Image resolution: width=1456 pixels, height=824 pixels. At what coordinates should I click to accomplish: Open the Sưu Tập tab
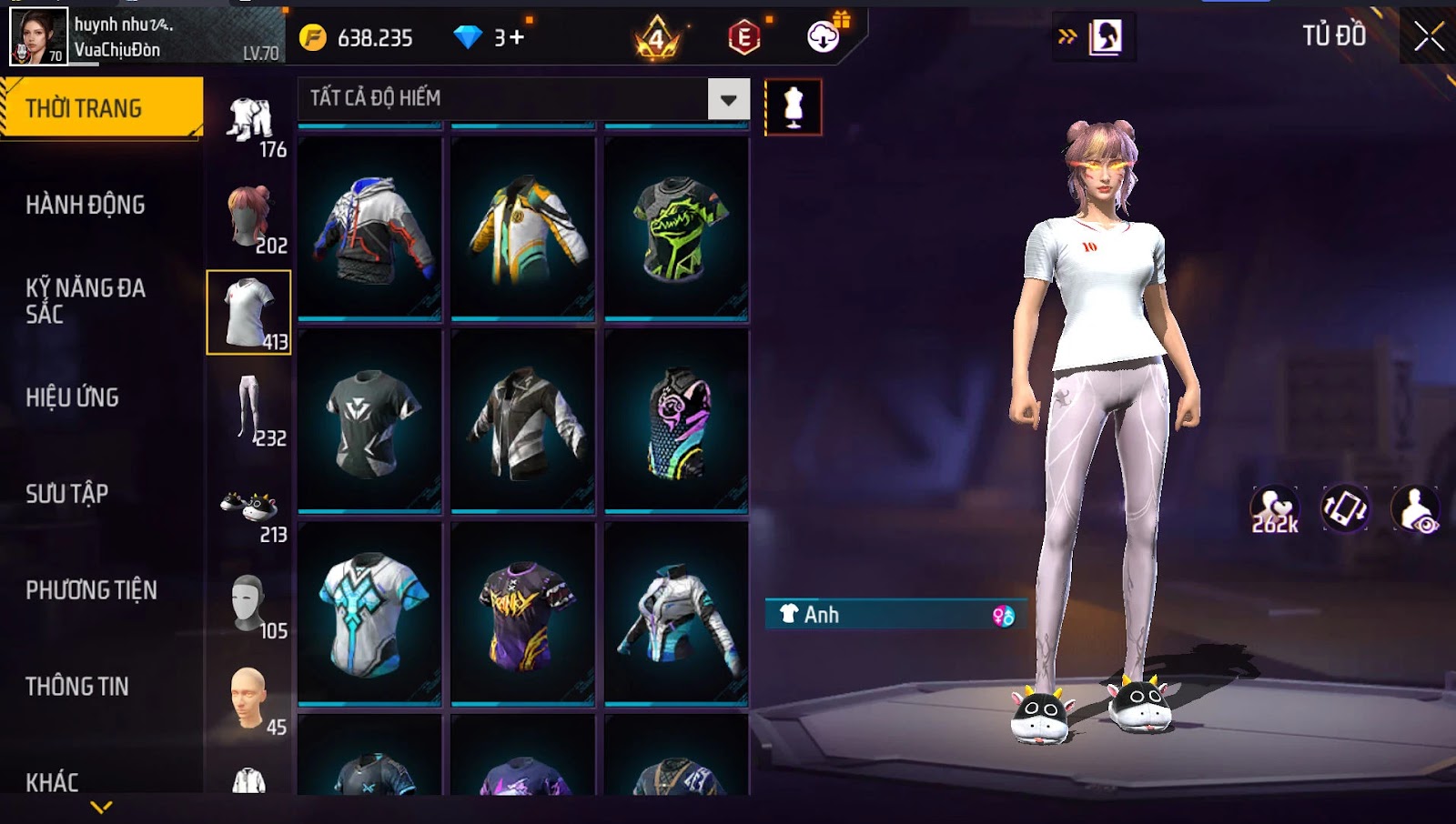point(66,494)
